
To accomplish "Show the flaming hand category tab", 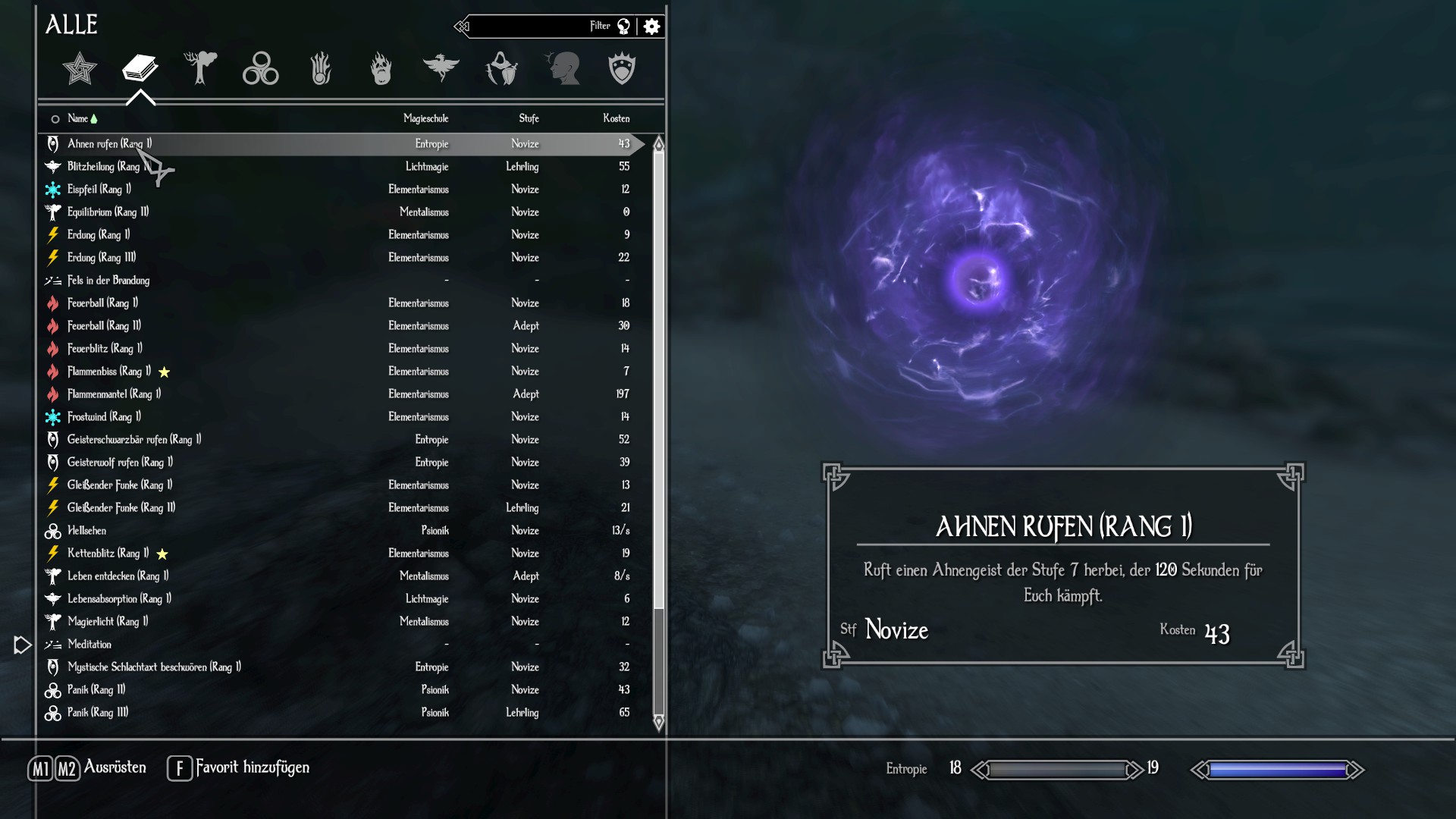I will pos(381,69).
